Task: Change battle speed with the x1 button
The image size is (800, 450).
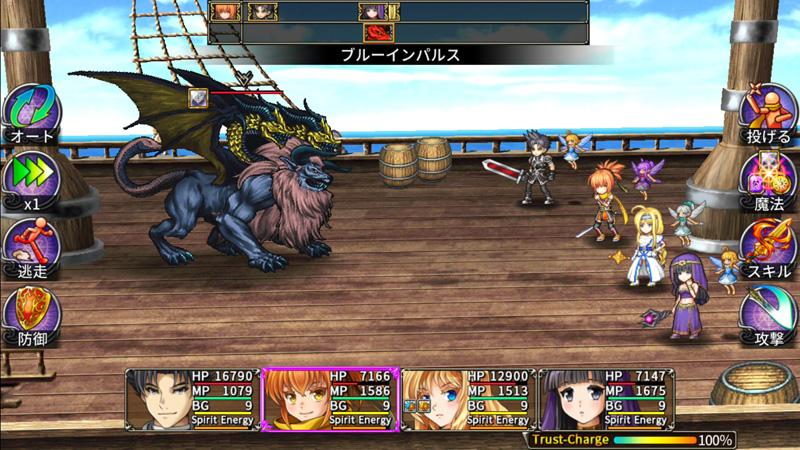Action: click(x=31, y=181)
